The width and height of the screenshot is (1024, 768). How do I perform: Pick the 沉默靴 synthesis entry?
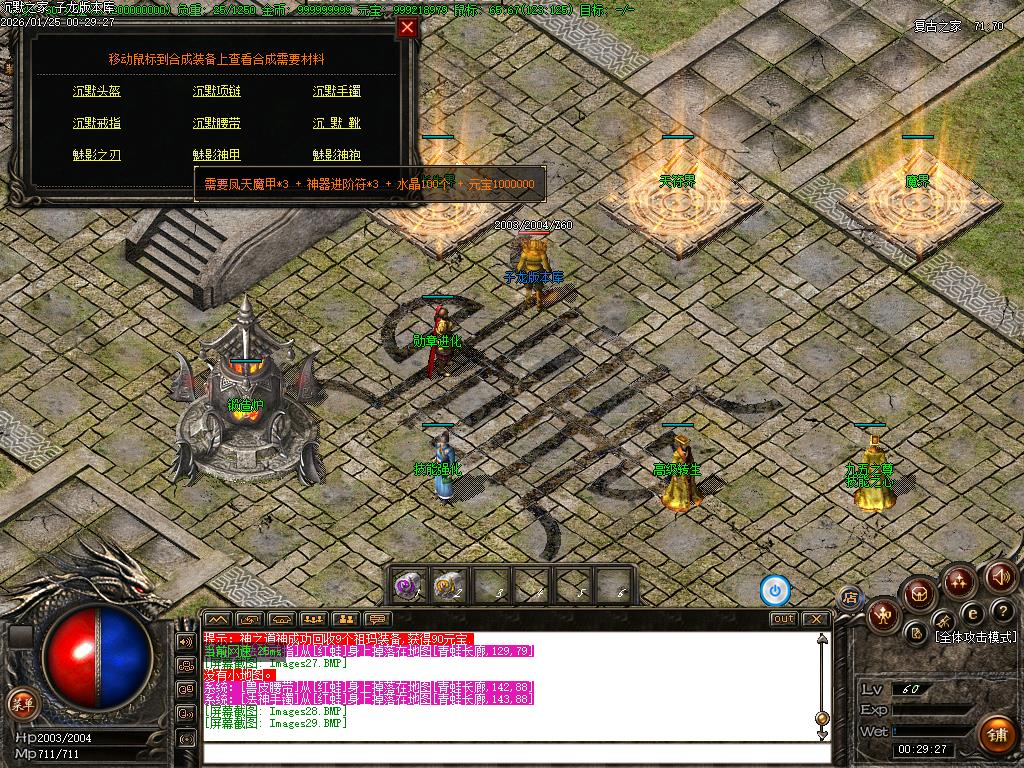337,123
